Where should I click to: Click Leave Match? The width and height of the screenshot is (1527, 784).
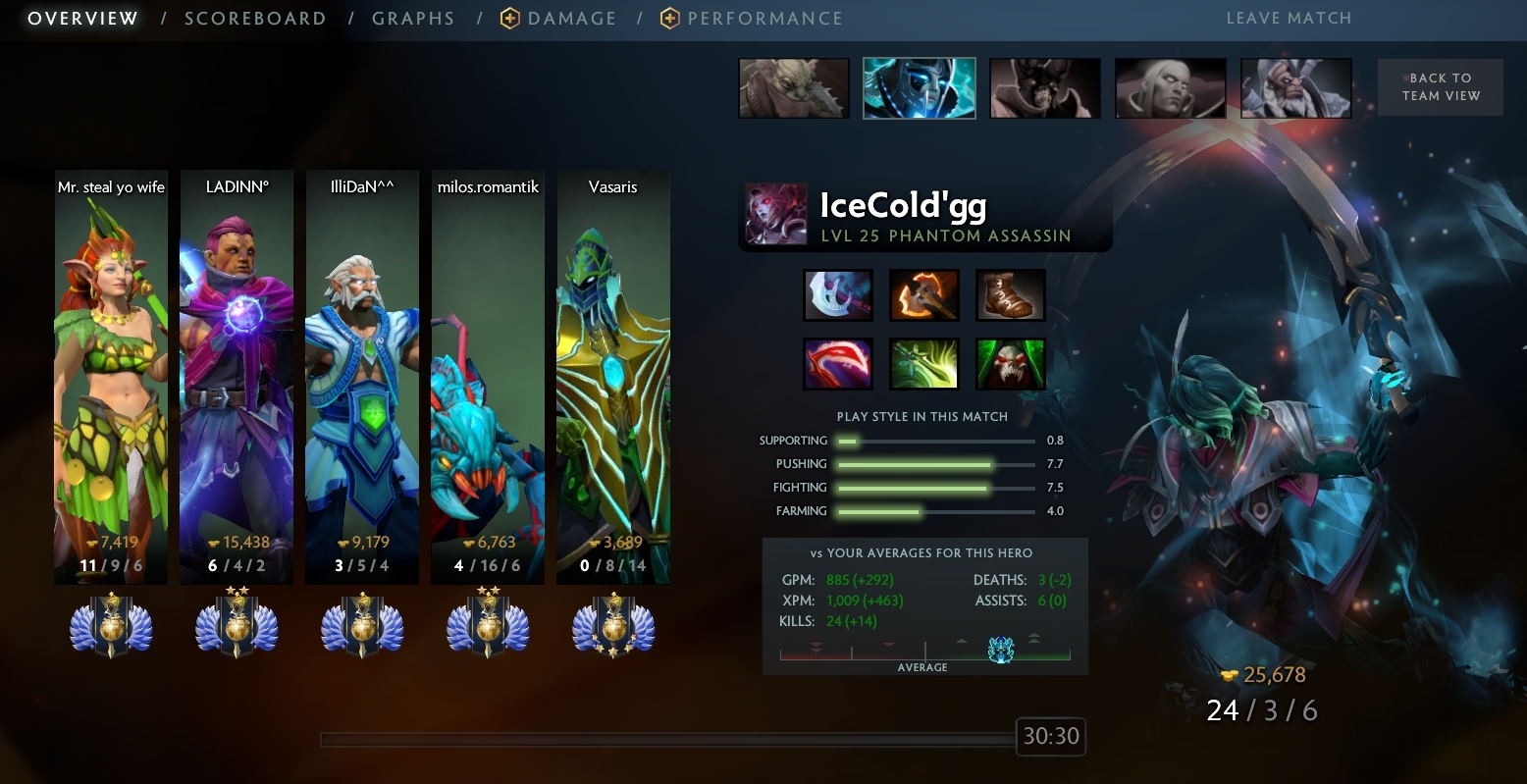pos(1289,19)
